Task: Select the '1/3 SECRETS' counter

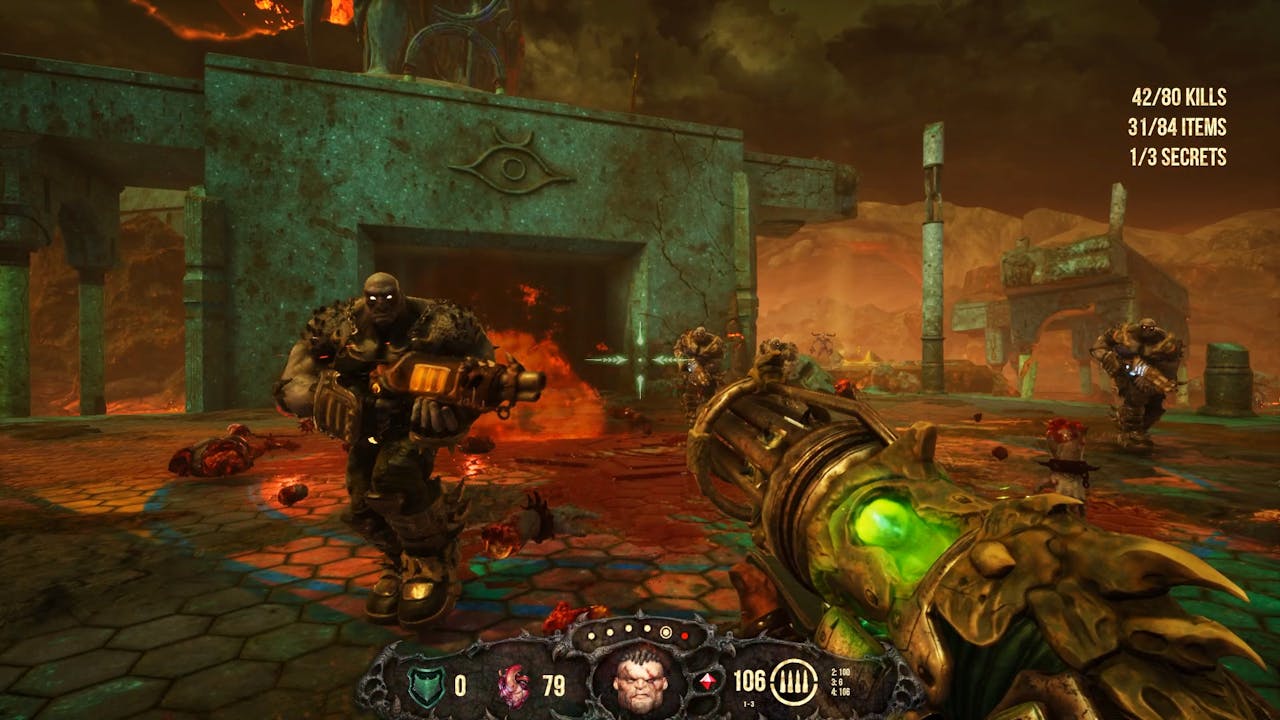Action: (x=1180, y=156)
